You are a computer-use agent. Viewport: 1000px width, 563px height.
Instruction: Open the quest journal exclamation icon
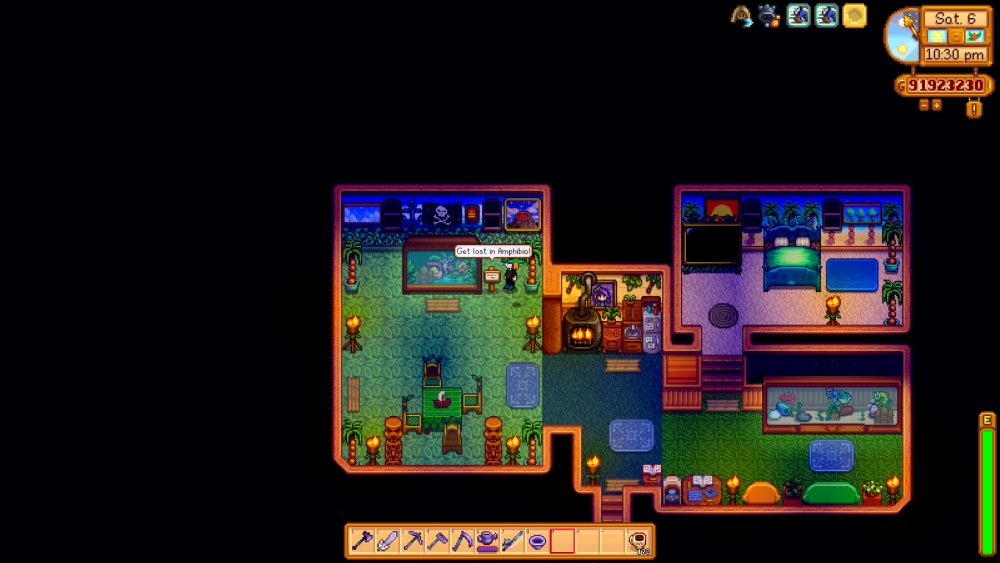(973, 109)
